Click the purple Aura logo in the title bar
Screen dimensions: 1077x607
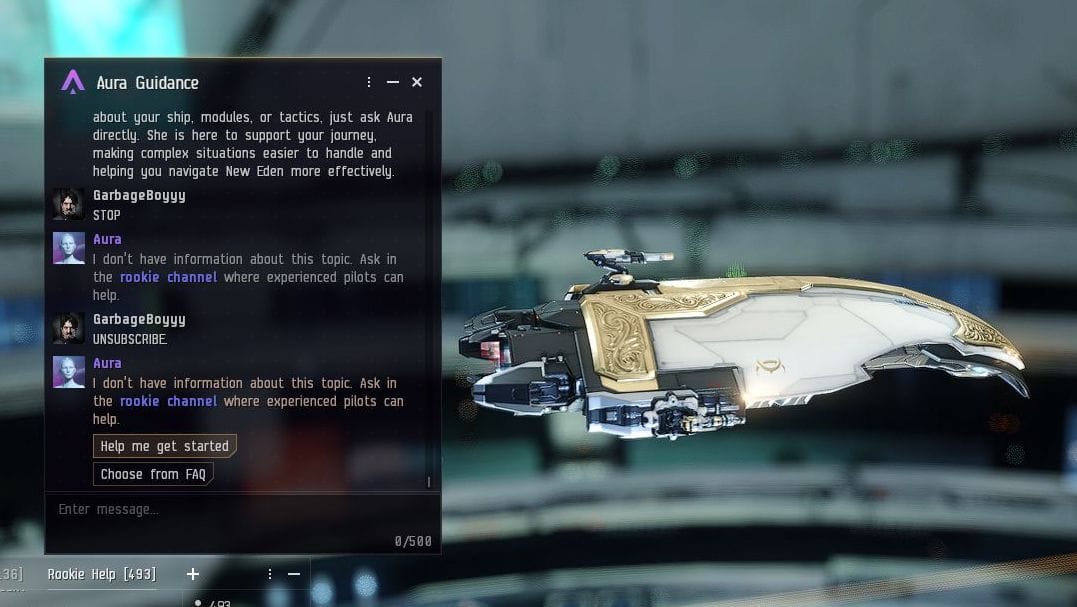73,82
